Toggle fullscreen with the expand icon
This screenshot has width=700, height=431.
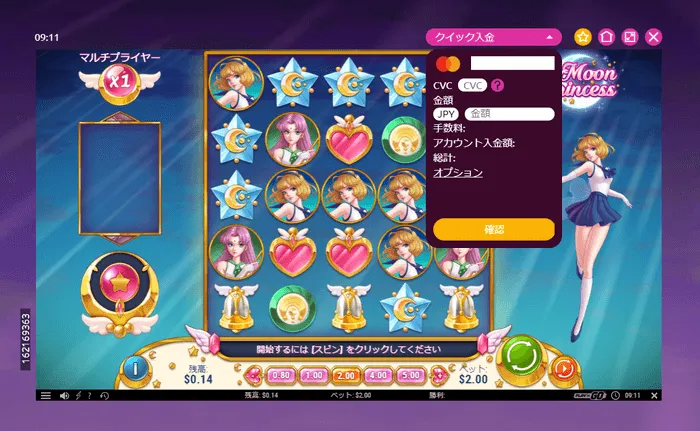tap(630, 37)
